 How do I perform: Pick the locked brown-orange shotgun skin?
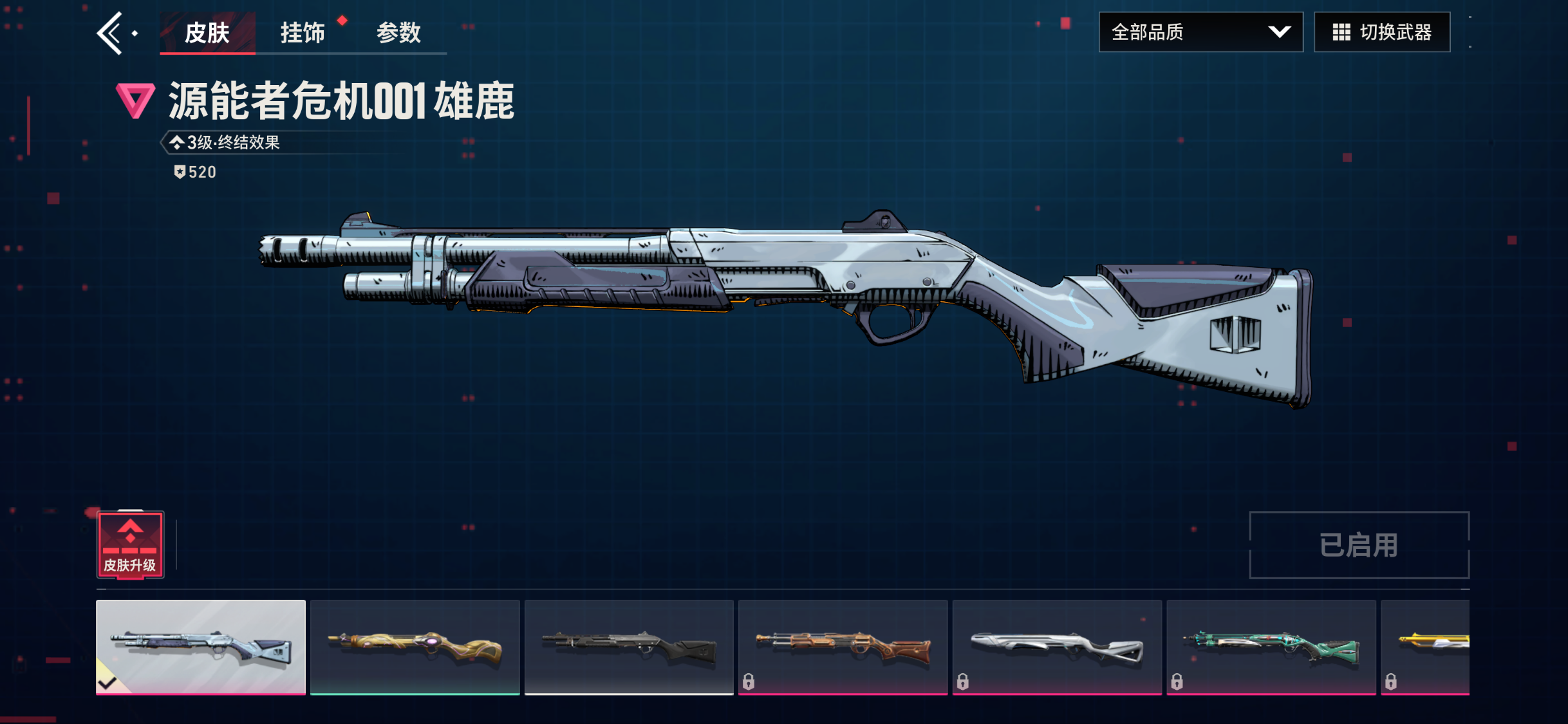pyautogui.click(x=843, y=647)
